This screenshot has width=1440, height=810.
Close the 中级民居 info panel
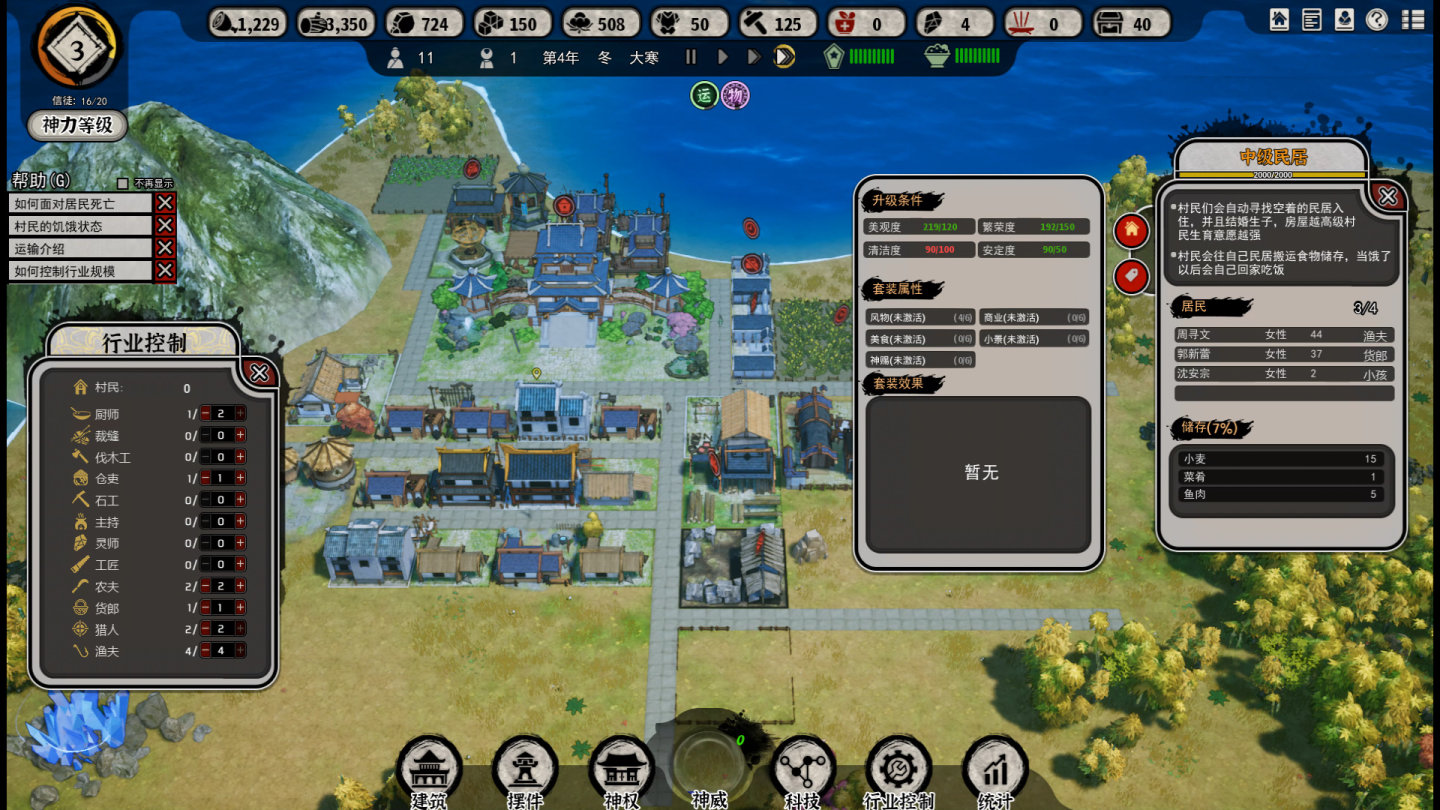[1387, 196]
